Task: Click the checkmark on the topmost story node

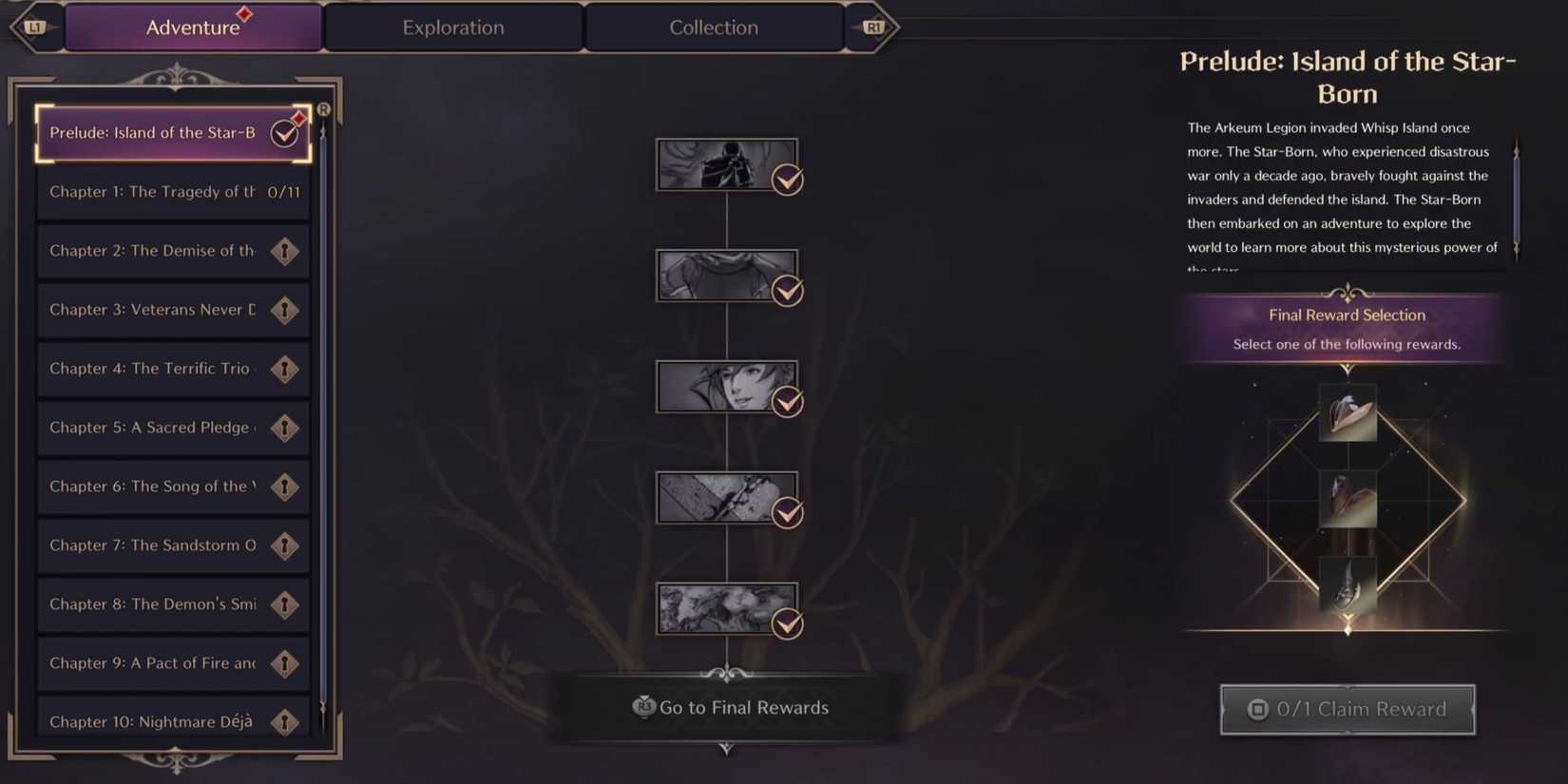Action: [x=786, y=180]
